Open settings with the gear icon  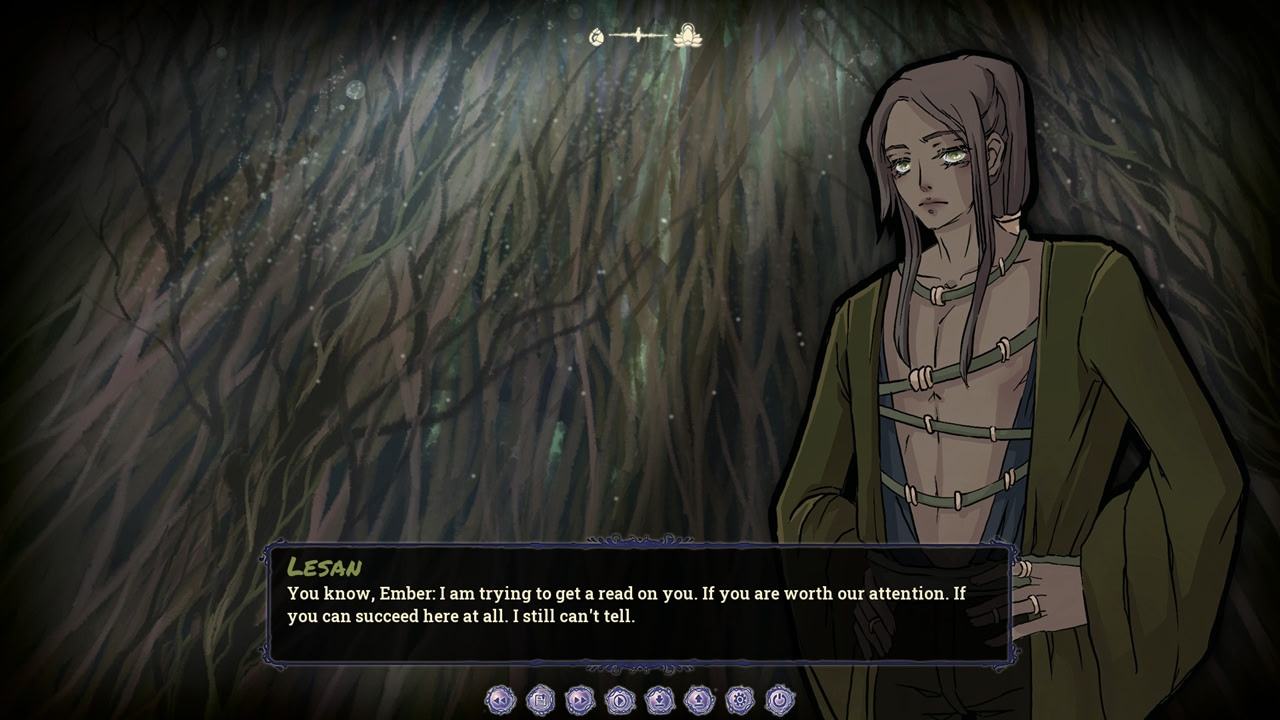click(740, 700)
